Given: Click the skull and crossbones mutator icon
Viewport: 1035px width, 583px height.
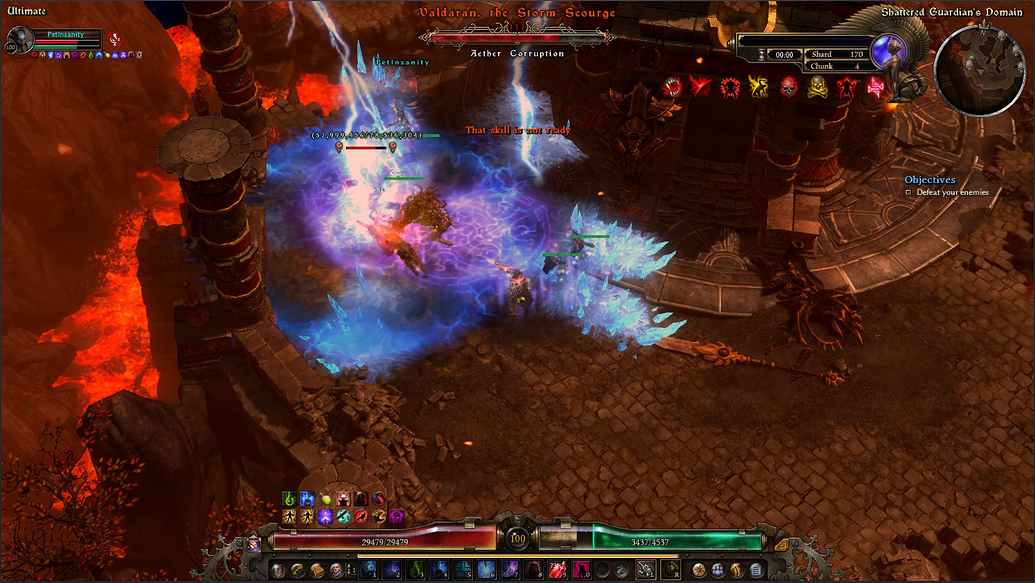Looking at the screenshot, I should click(818, 87).
